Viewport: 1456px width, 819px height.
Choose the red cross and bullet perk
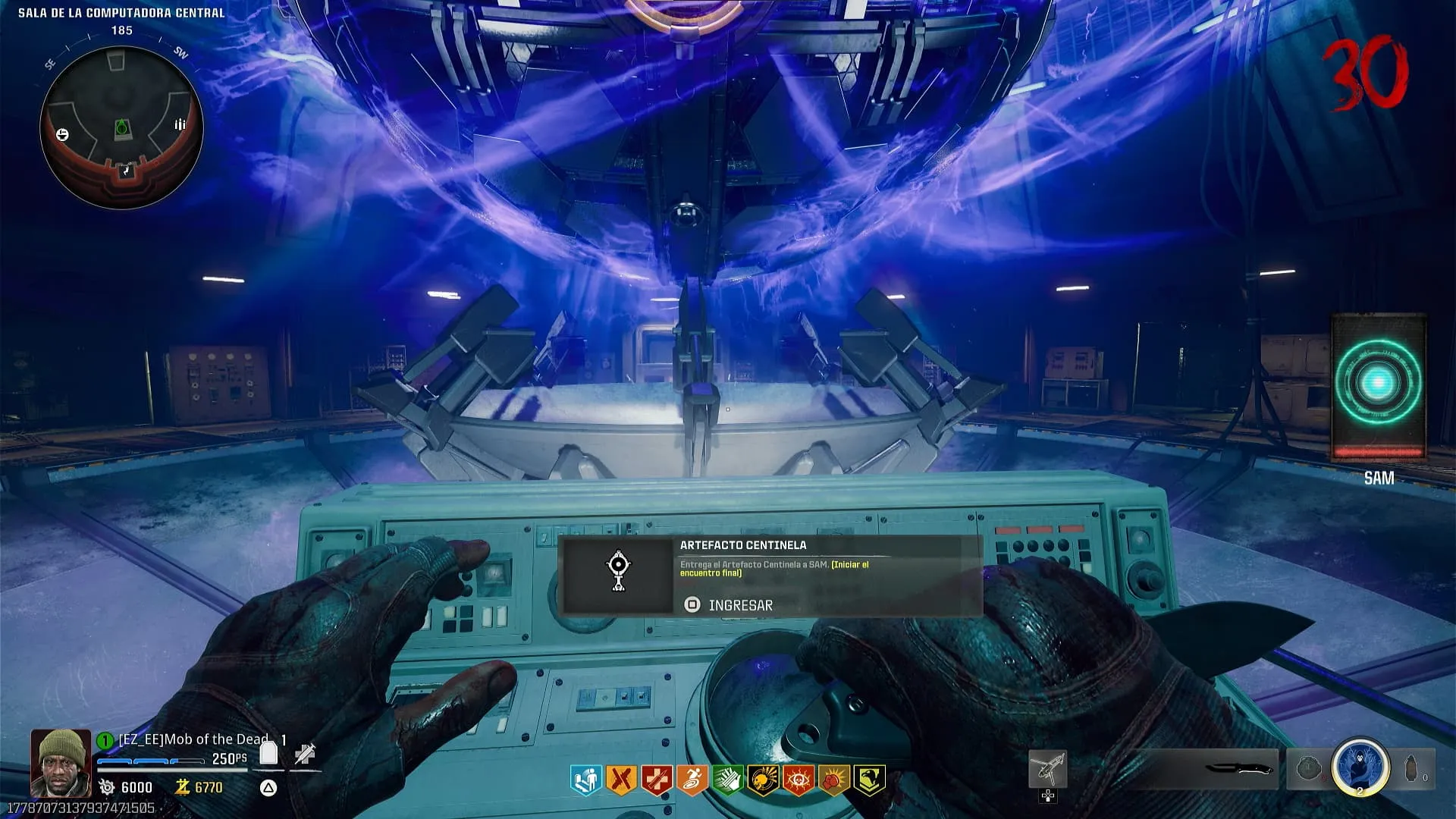(x=657, y=780)
